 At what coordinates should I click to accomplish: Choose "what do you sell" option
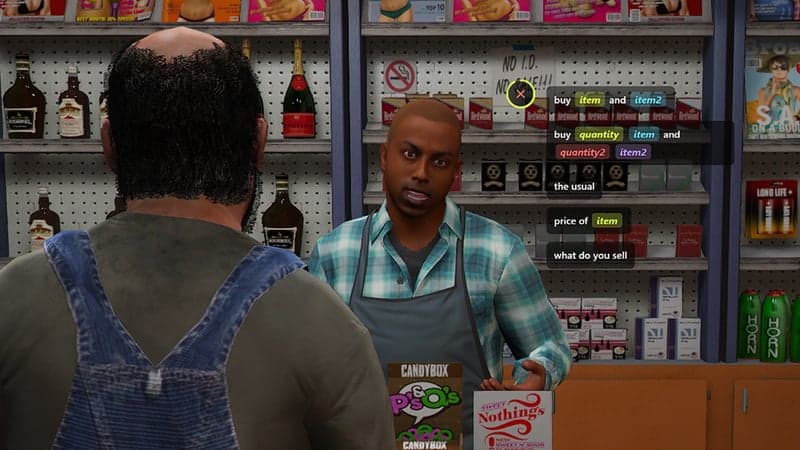[590, 255]
